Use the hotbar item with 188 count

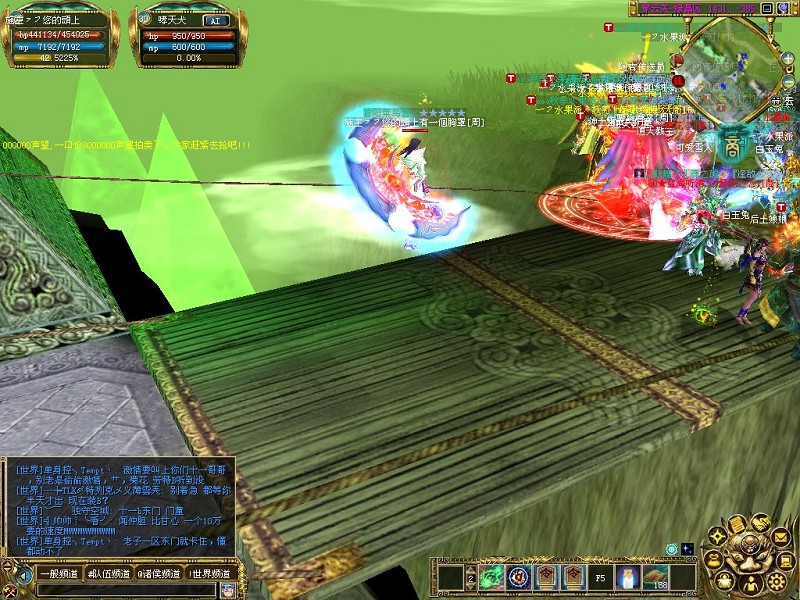tap(656, 577)
